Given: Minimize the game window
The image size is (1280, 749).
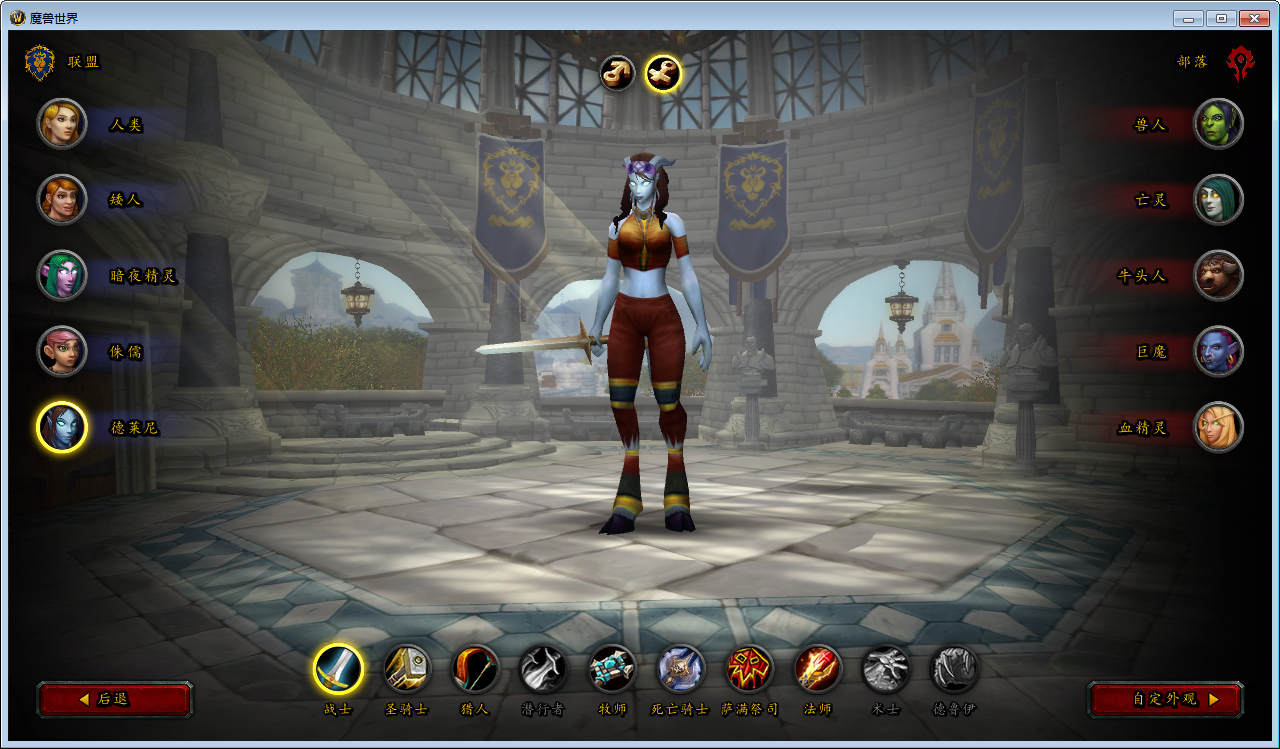Looking at the screenshot, I should [1188, 18].
